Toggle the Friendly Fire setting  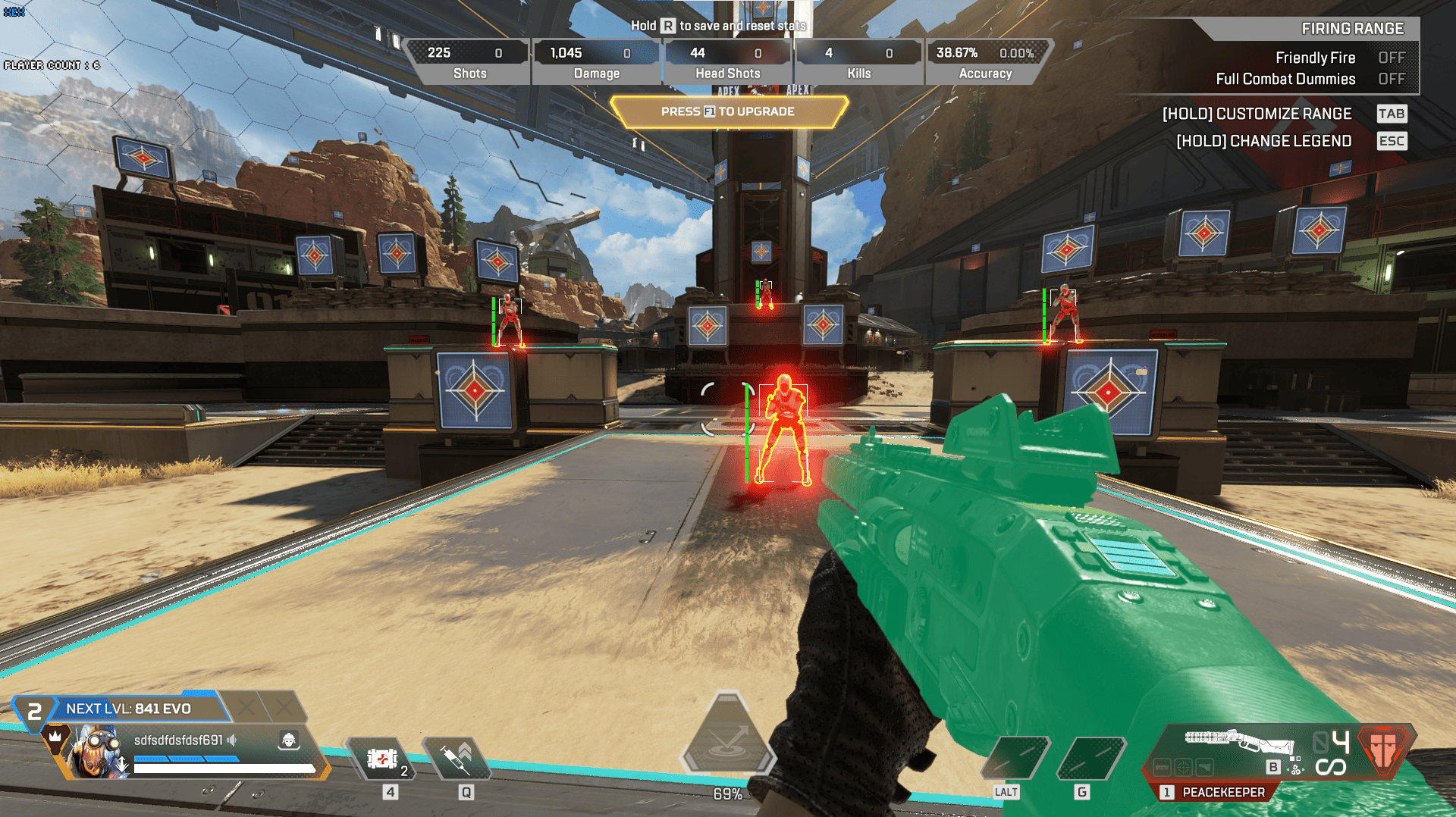point(1391,58)
